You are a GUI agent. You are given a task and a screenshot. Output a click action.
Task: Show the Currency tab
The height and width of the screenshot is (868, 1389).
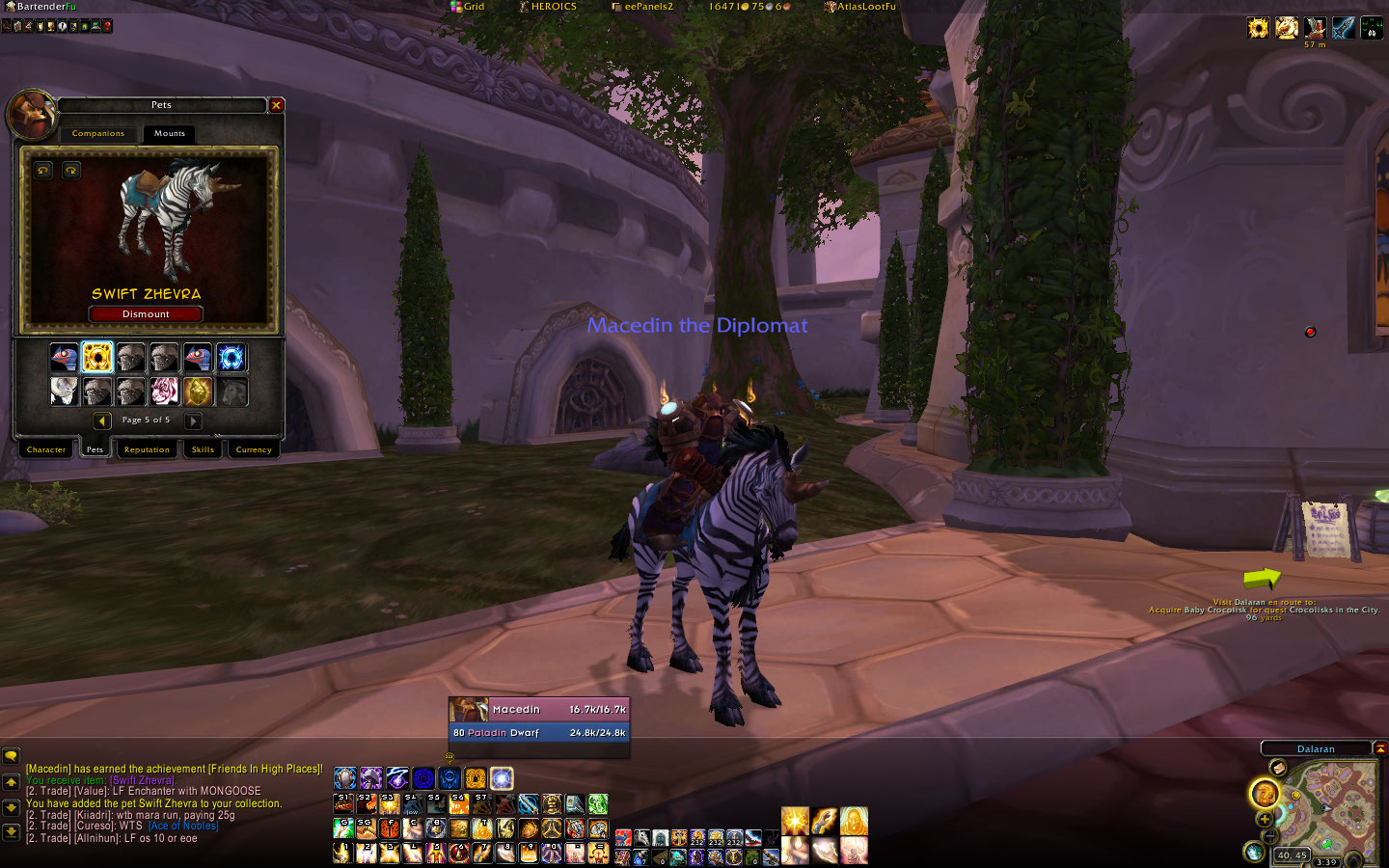point(254,449)
